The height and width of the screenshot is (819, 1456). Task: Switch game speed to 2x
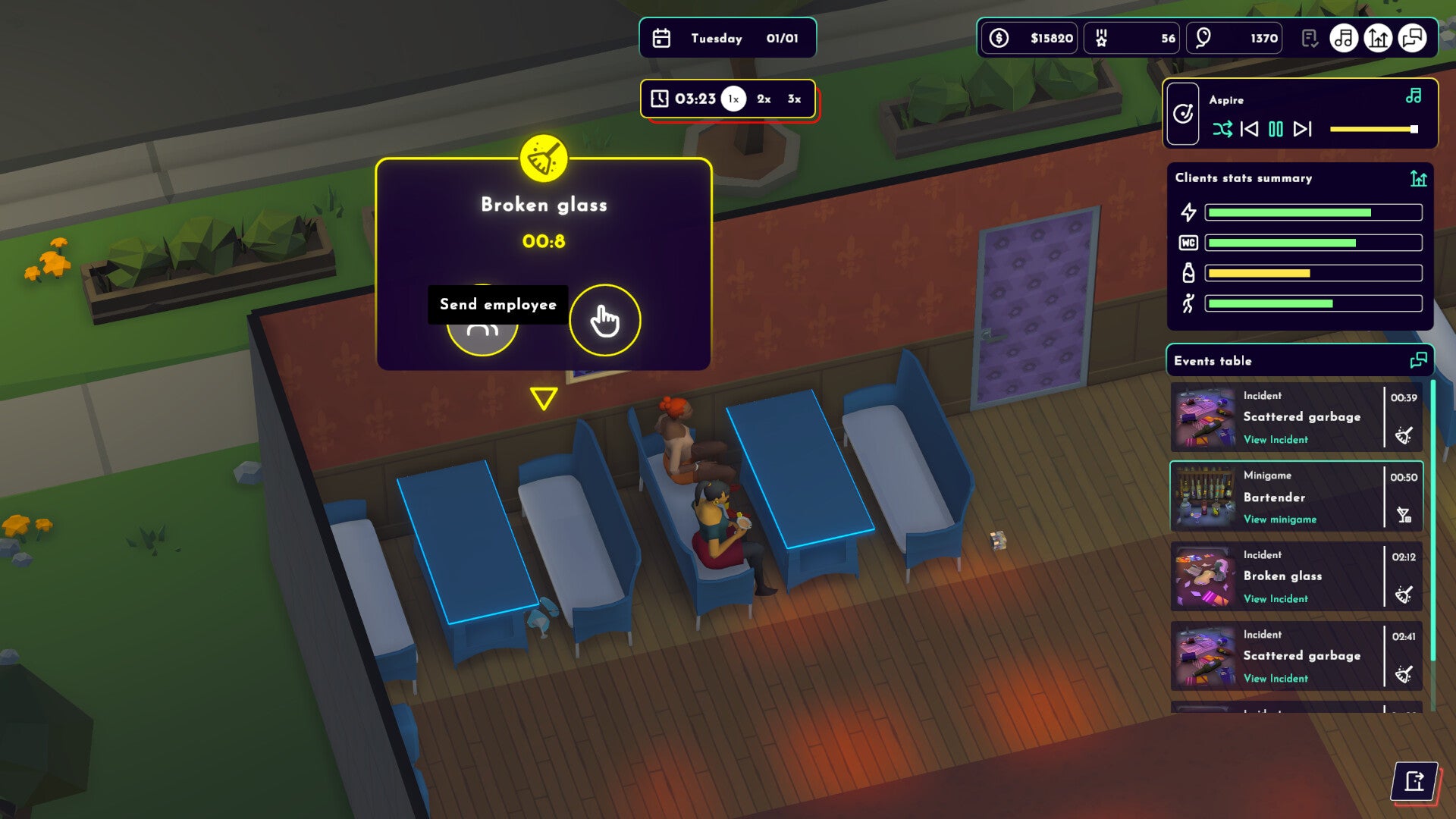point(762,98)
